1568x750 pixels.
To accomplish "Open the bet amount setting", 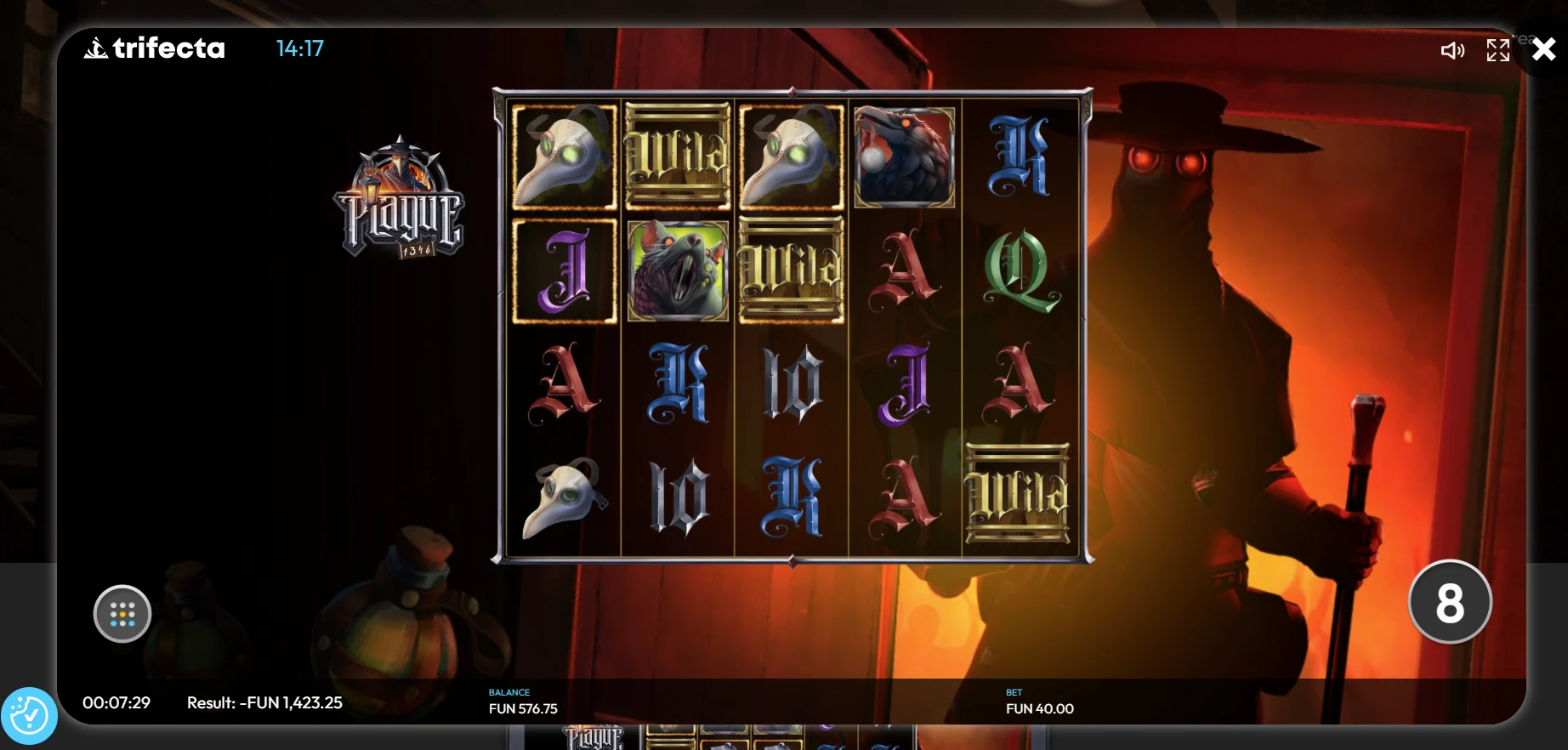I will click(1039, 702).
